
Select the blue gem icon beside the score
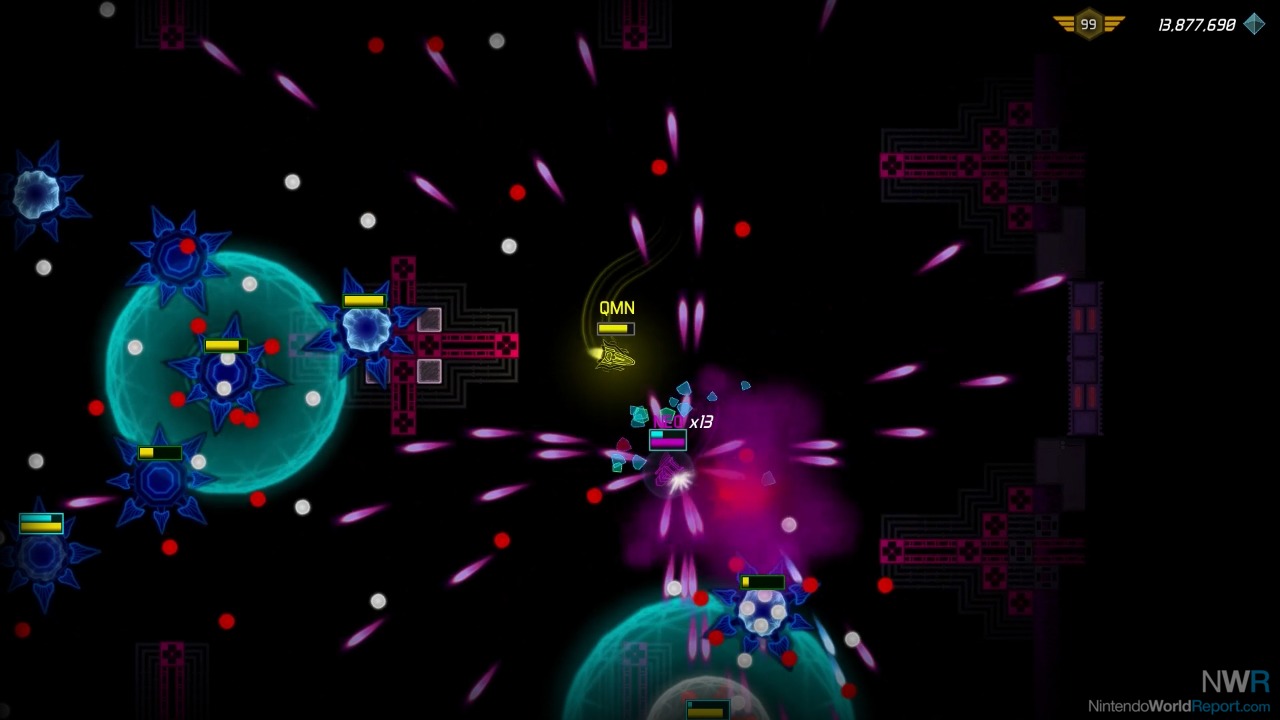(x=1254, y=24)
